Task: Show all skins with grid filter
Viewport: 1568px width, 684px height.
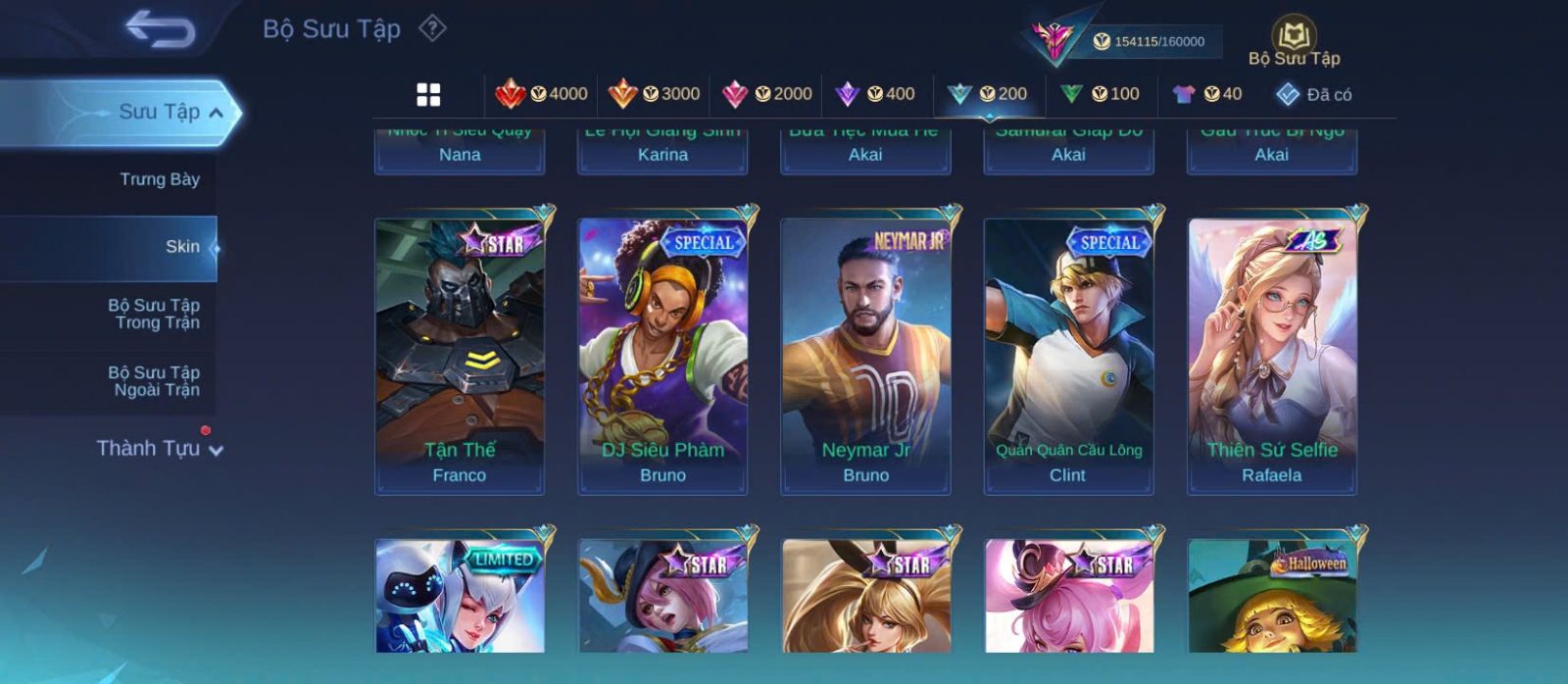Action: (428, 94)
